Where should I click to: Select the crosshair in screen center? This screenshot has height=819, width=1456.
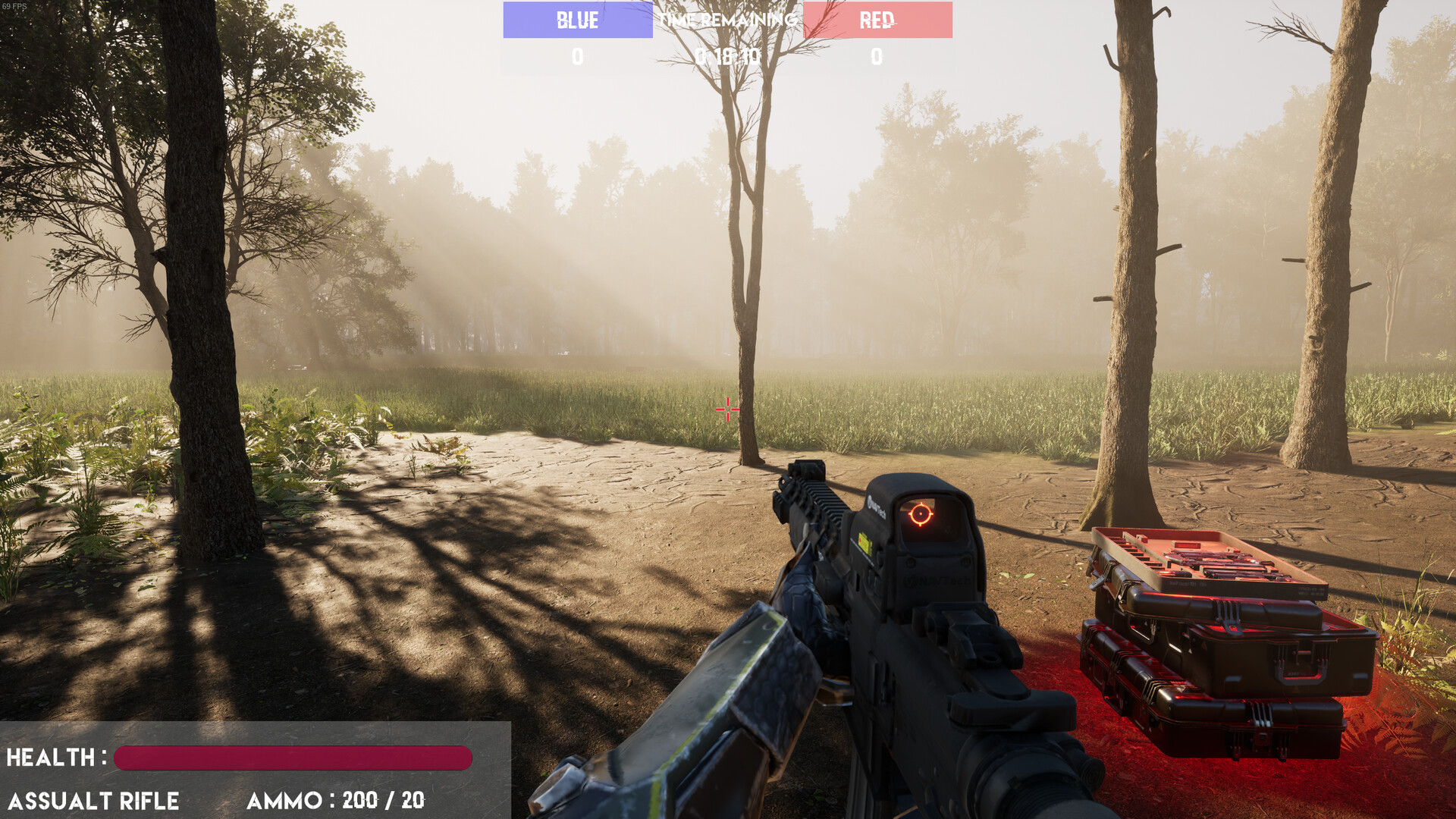727,409
